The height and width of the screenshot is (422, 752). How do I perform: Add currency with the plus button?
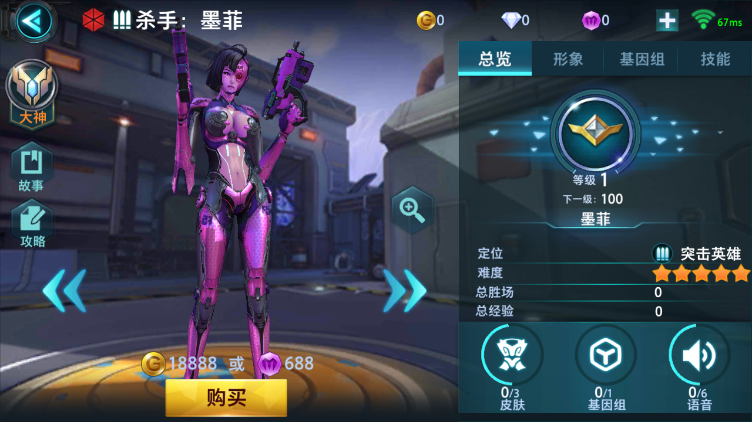coord(667,20)
